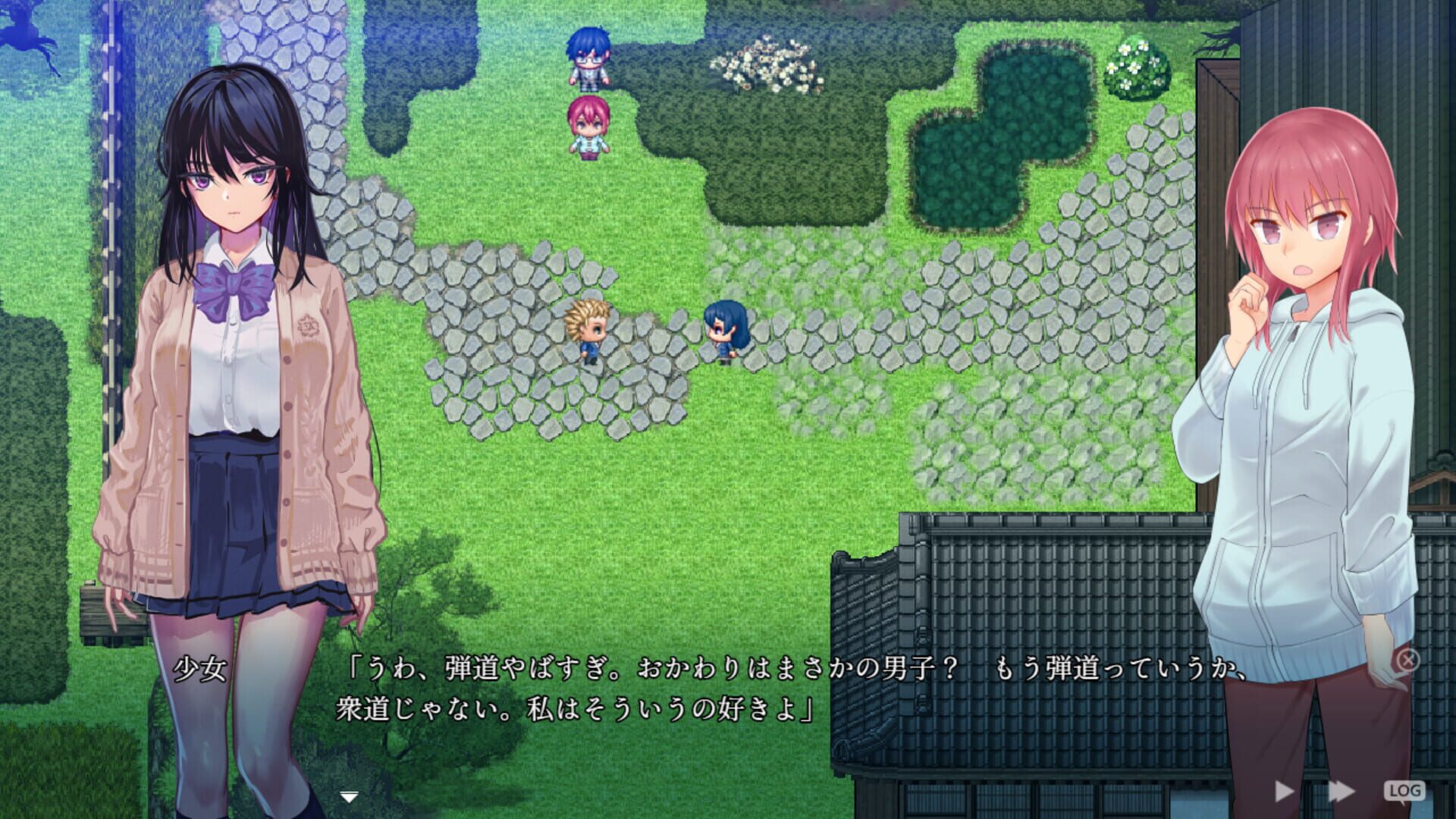Image resolution: width=1456 pixels, height=819 pixels.
Task: Click the blond-haired character on the stone path
Action: tap(588, 334)
